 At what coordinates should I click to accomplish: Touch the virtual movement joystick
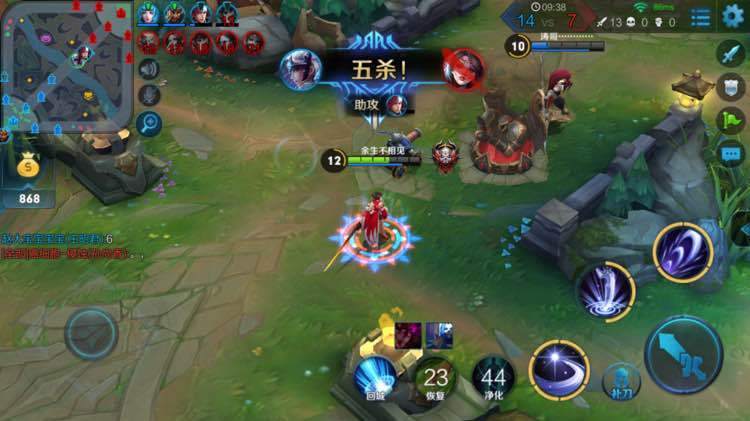pyautogui.click(x=91, y=333)
